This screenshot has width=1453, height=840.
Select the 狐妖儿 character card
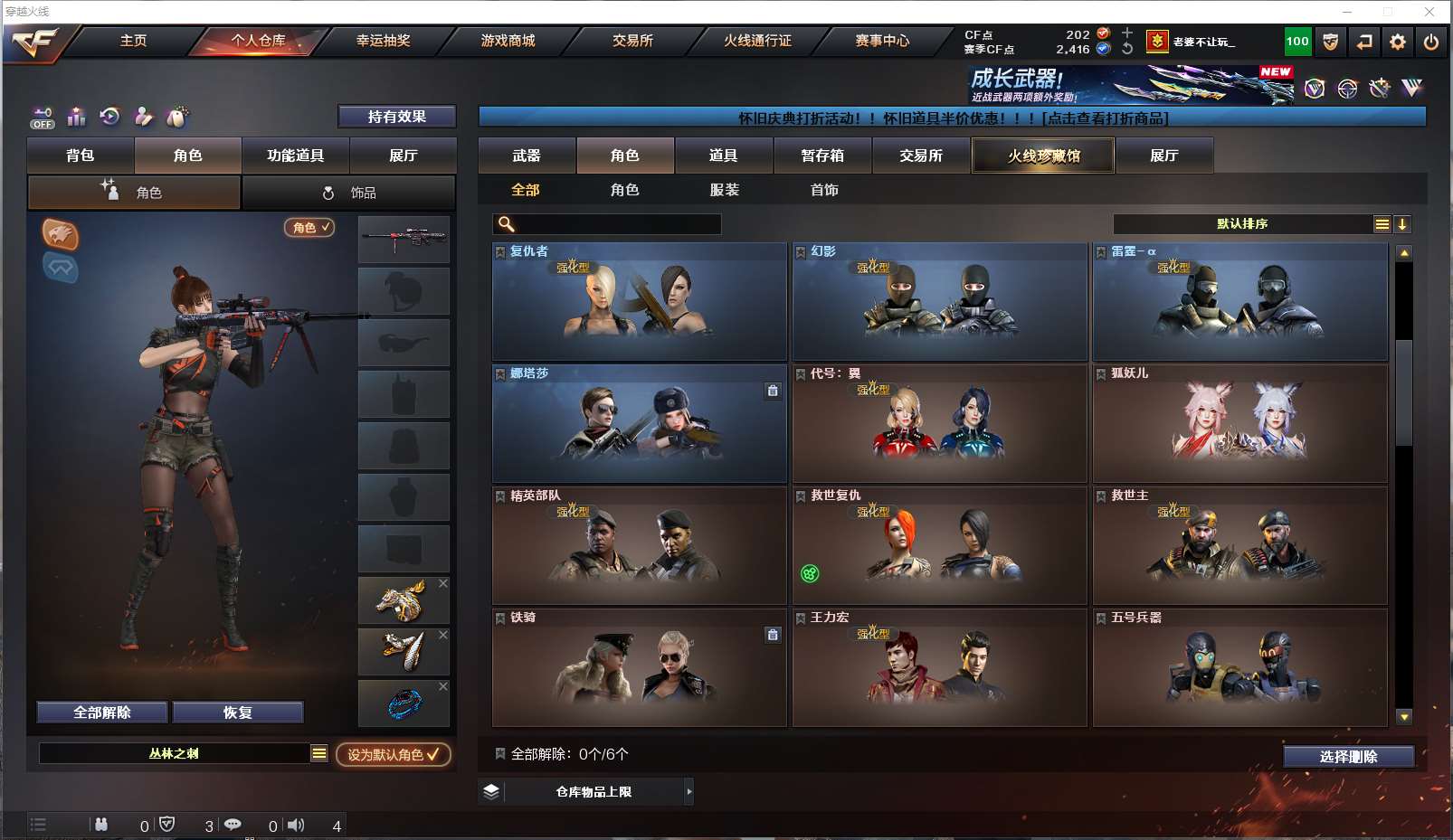pyautogui.click(x=1239, y=423)
